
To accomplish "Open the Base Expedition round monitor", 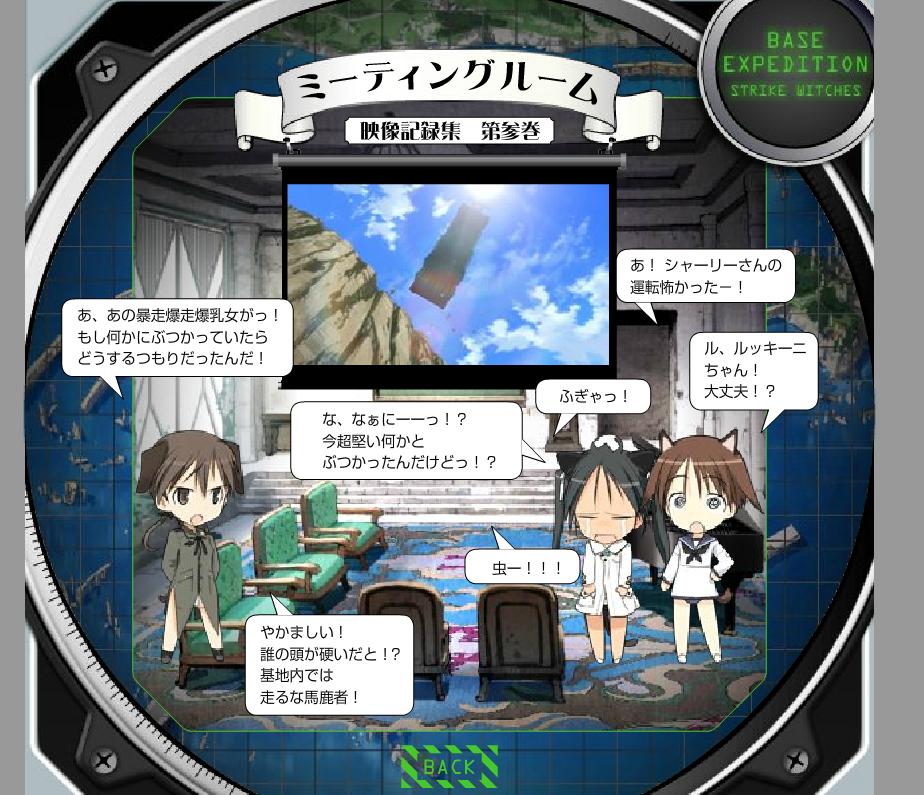I will (x=794, y=67).
